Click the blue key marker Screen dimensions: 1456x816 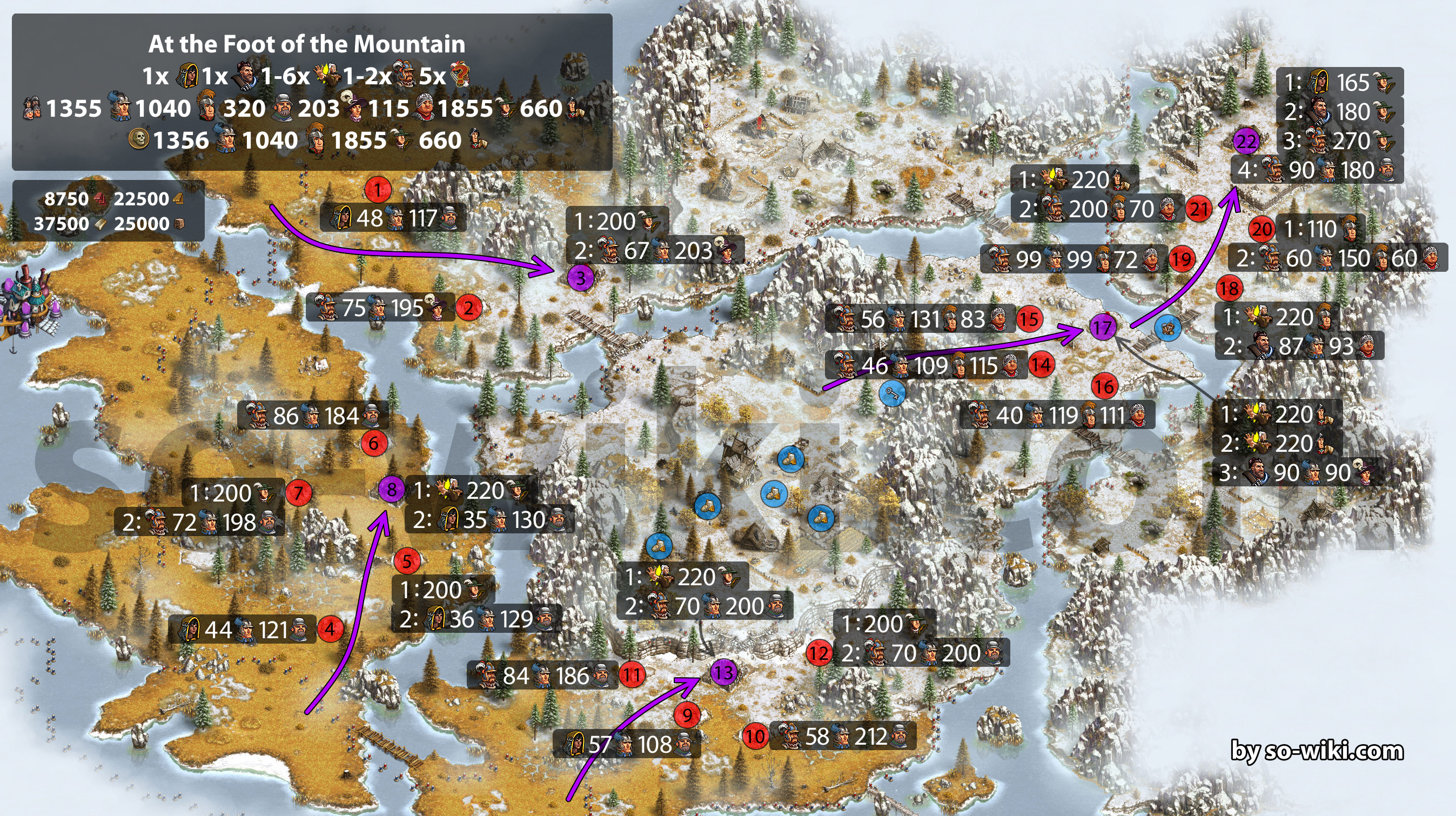click(x=892, y=393)
